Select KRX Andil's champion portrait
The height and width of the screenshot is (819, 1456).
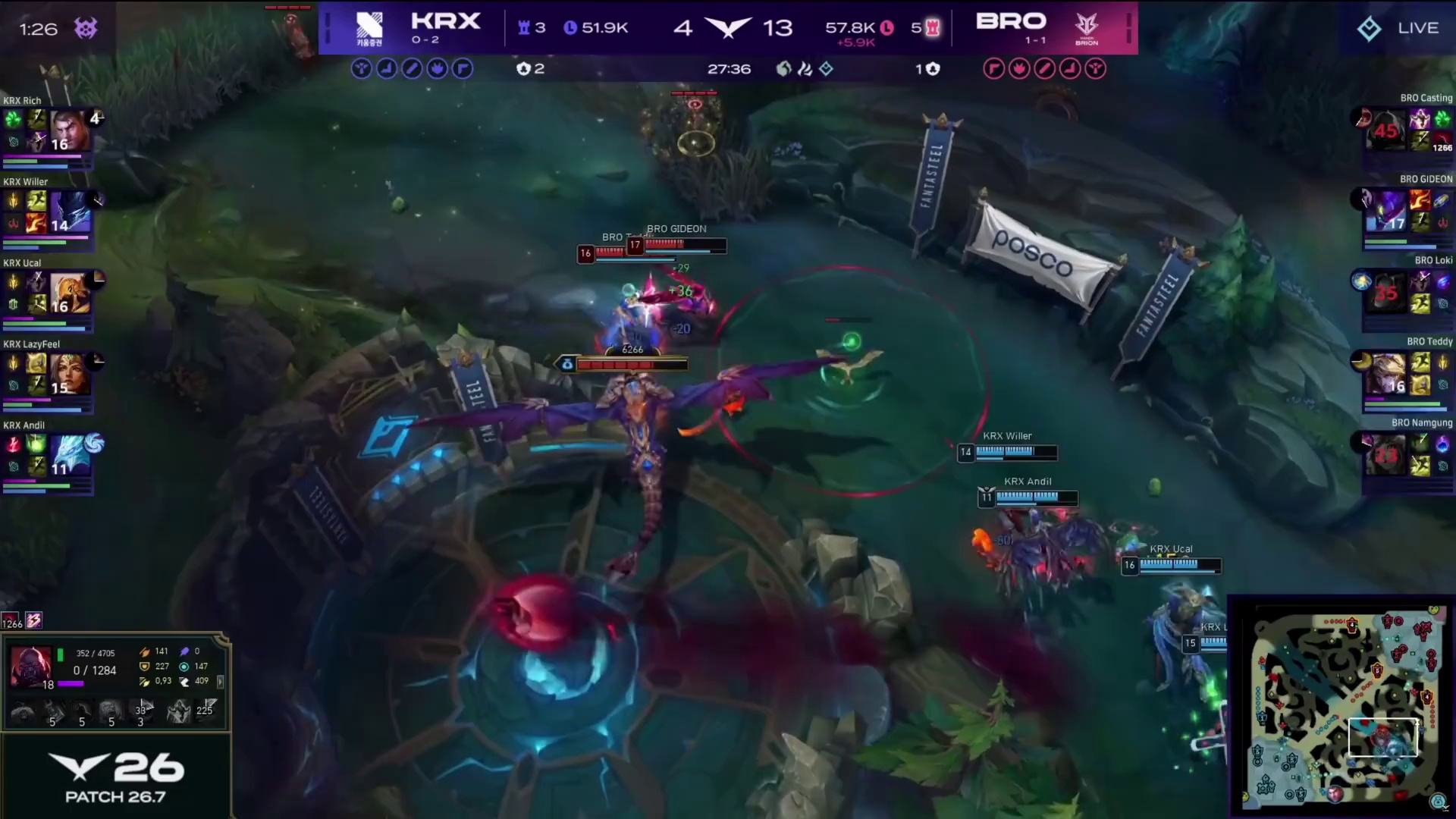(69, 455)
